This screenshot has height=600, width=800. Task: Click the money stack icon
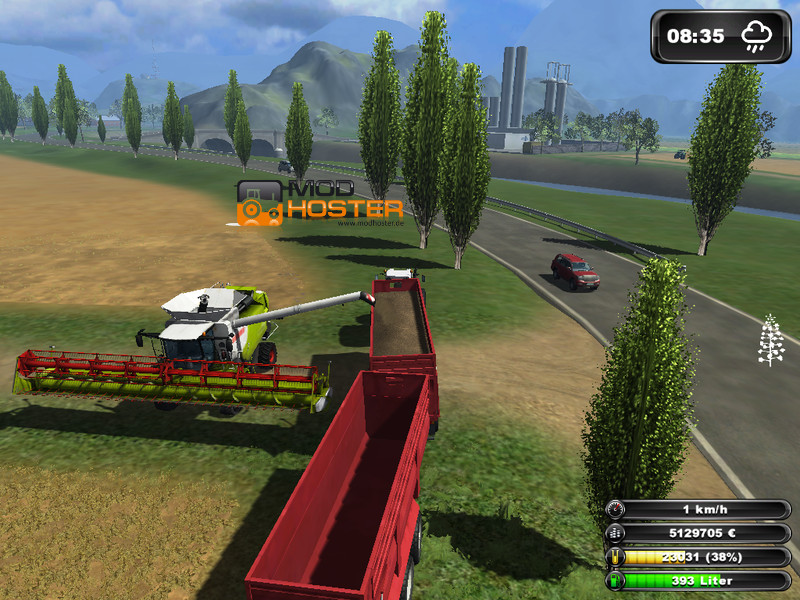(617, 534)
